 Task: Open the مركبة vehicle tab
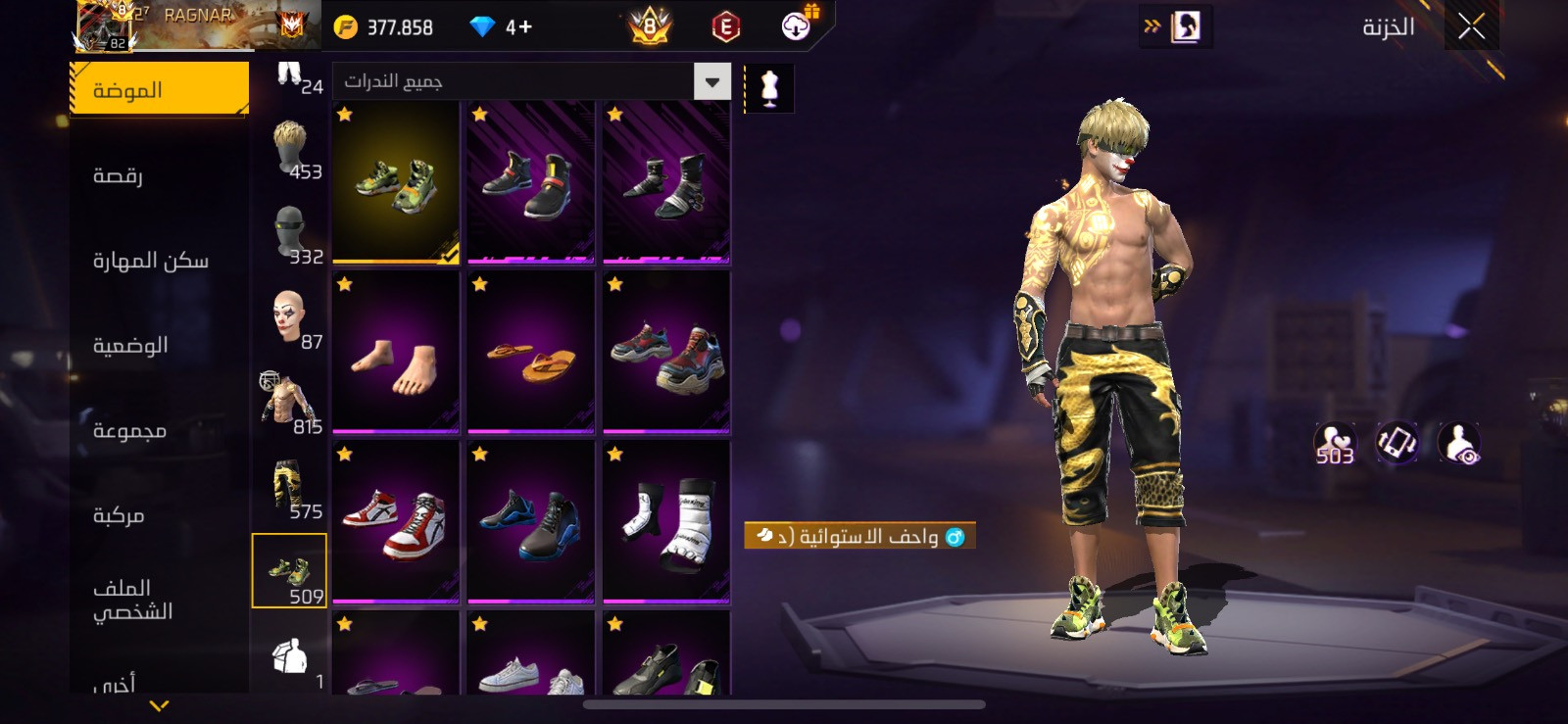(119, 515)
